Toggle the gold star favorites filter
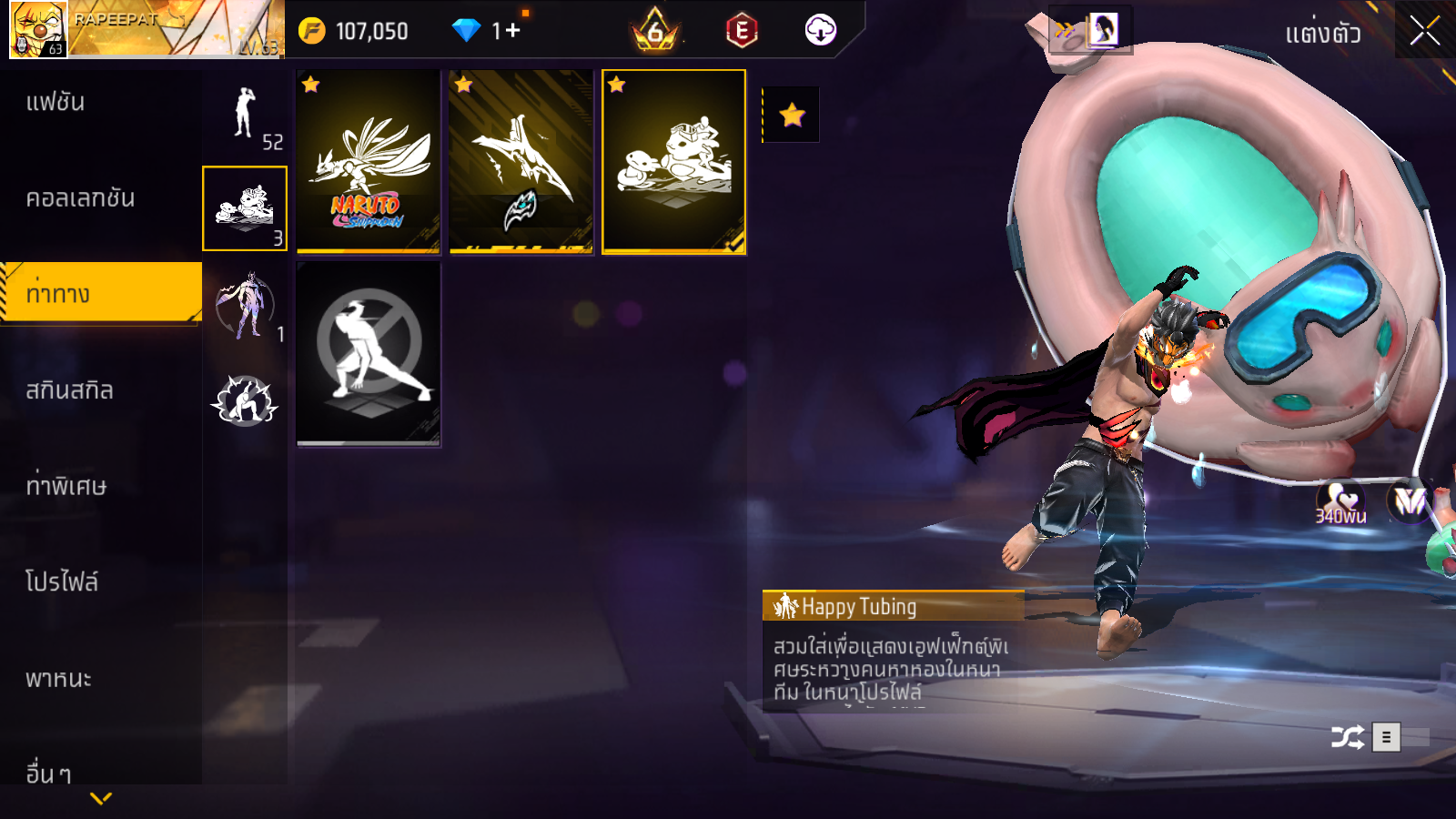Image resolution: width=1456 pixels, height=819 pixels. [792, 115]
